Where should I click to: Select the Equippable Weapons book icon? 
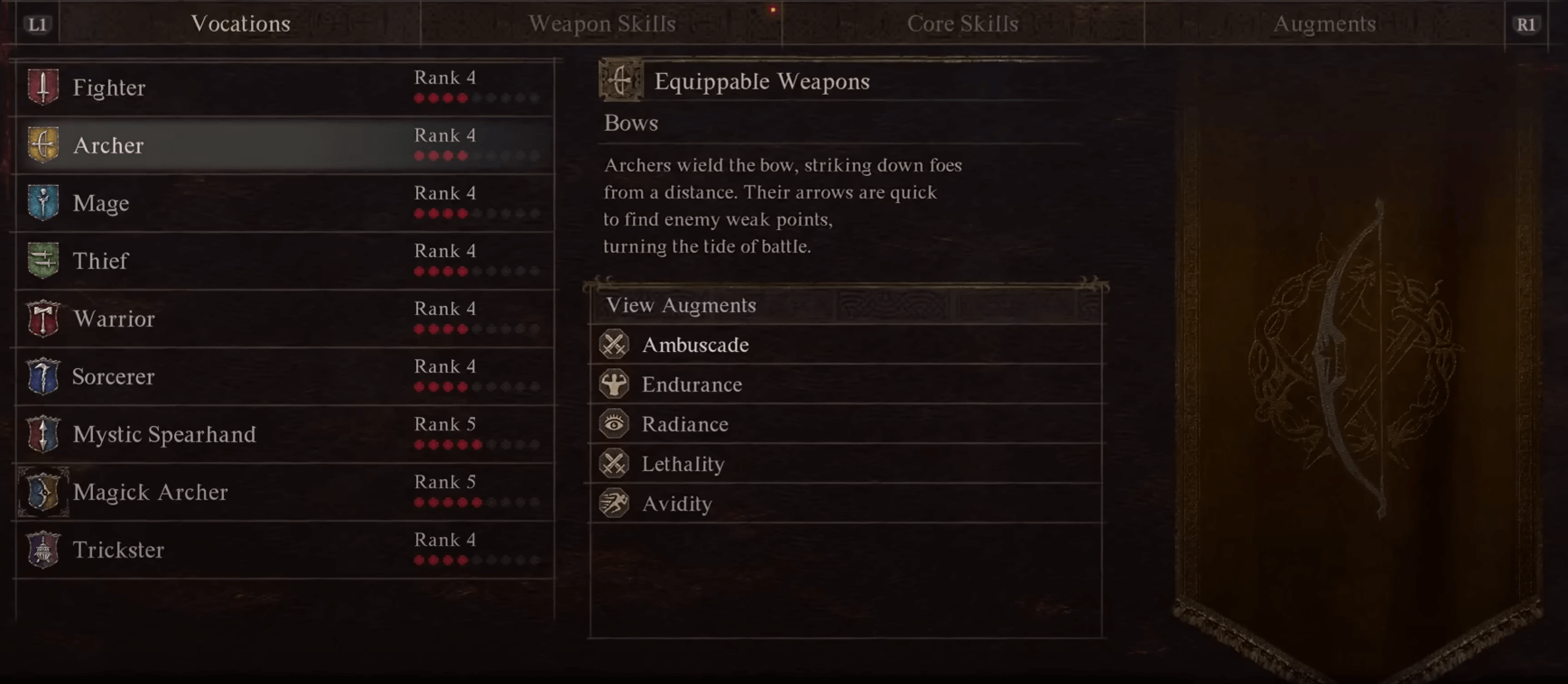(618, 80)
